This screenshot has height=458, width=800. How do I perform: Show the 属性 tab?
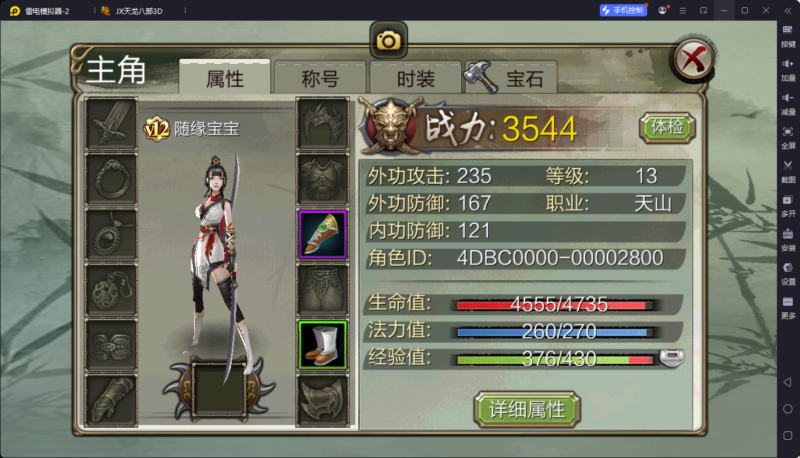coord(224,78)
